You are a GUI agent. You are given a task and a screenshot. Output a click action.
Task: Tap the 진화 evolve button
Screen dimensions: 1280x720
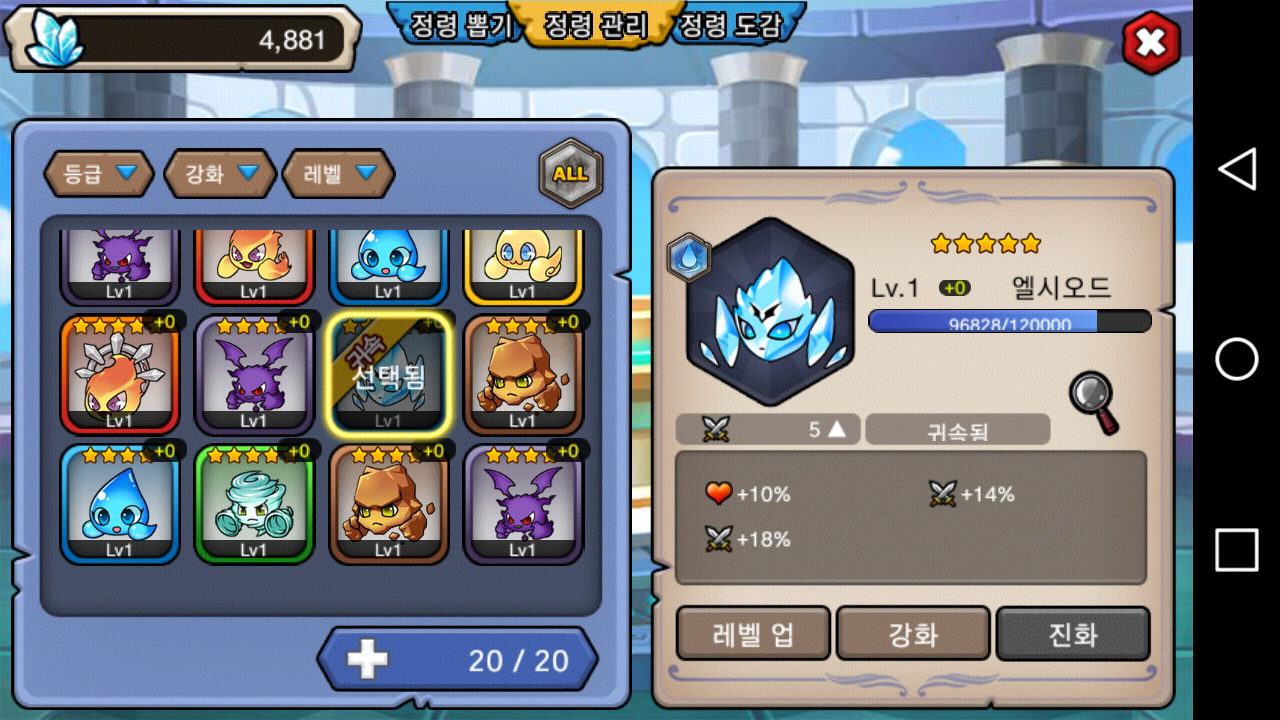tap(1073, 633)
